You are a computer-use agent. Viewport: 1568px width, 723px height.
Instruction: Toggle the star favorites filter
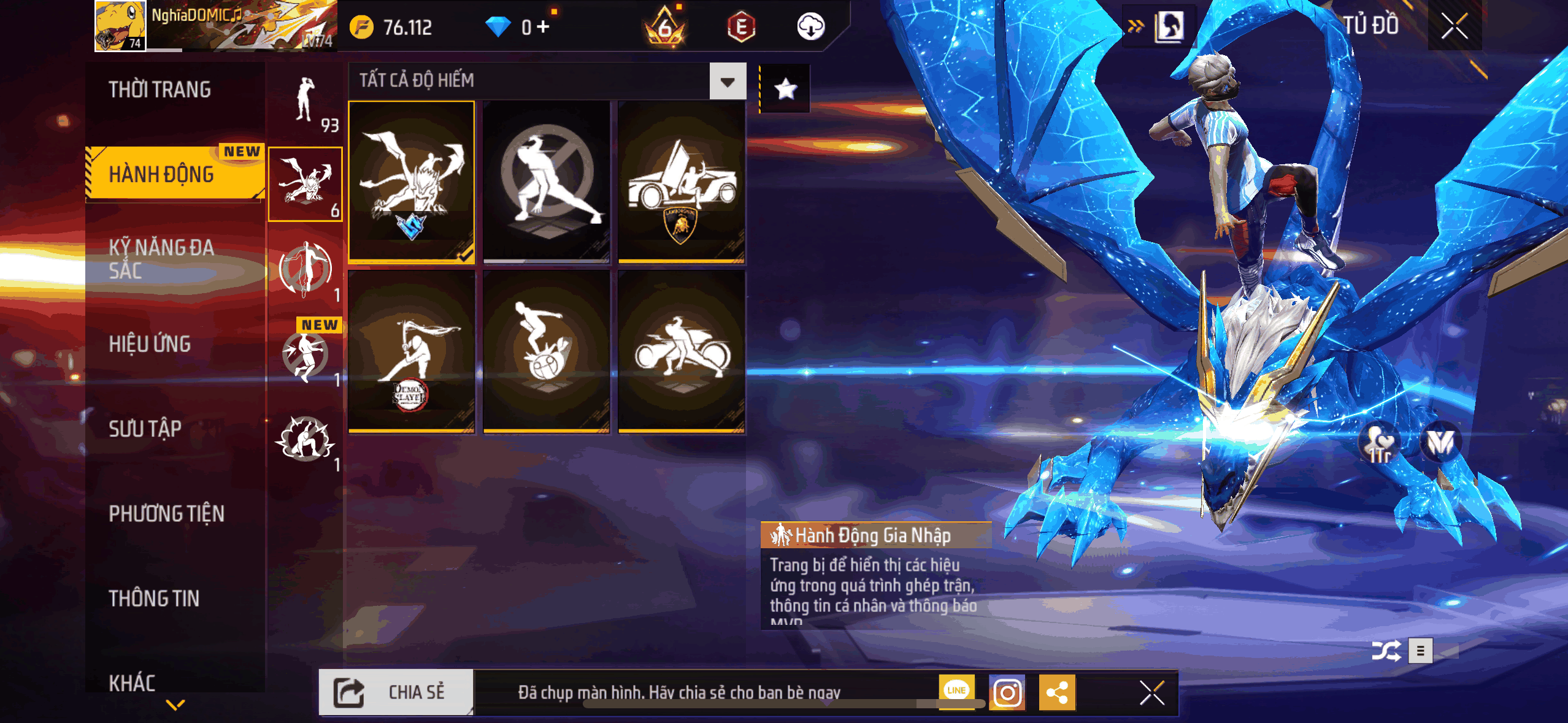click(785, 89)
